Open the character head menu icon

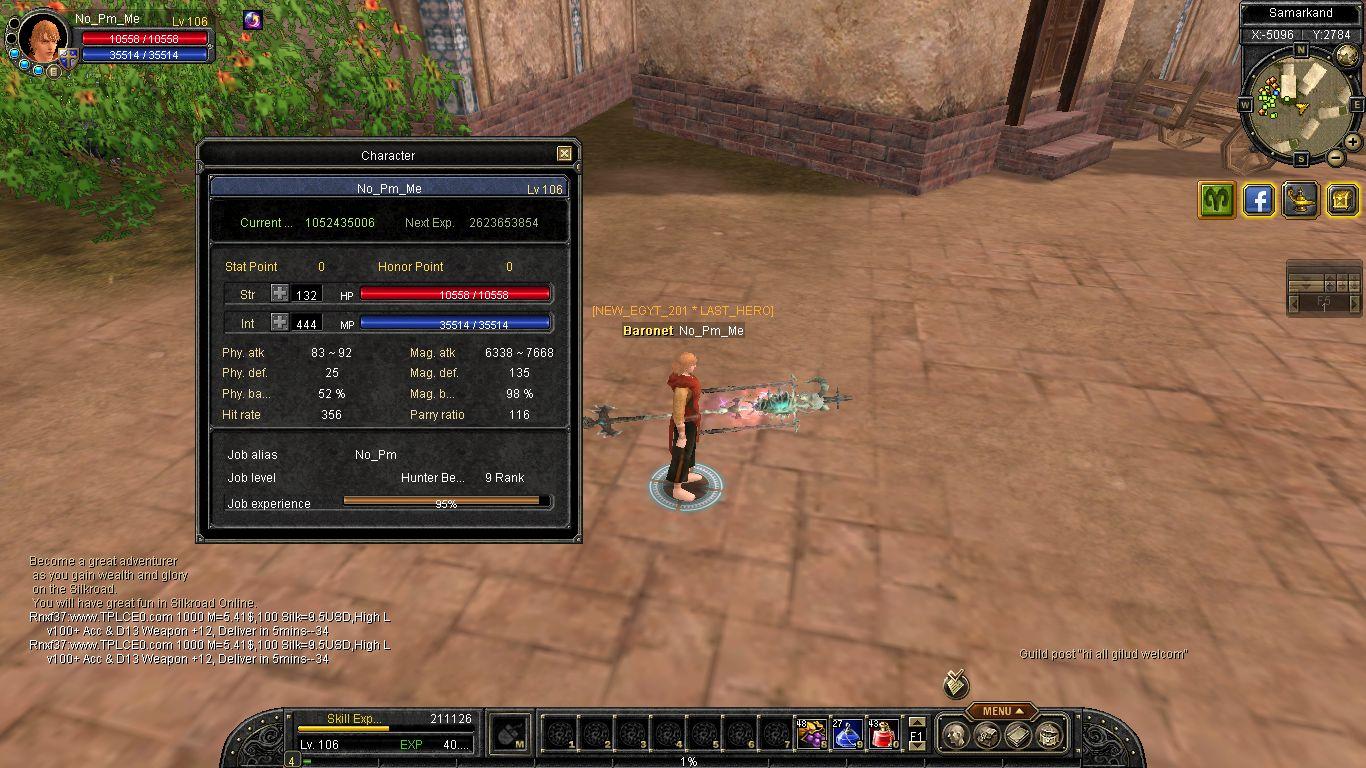[956, 736]
